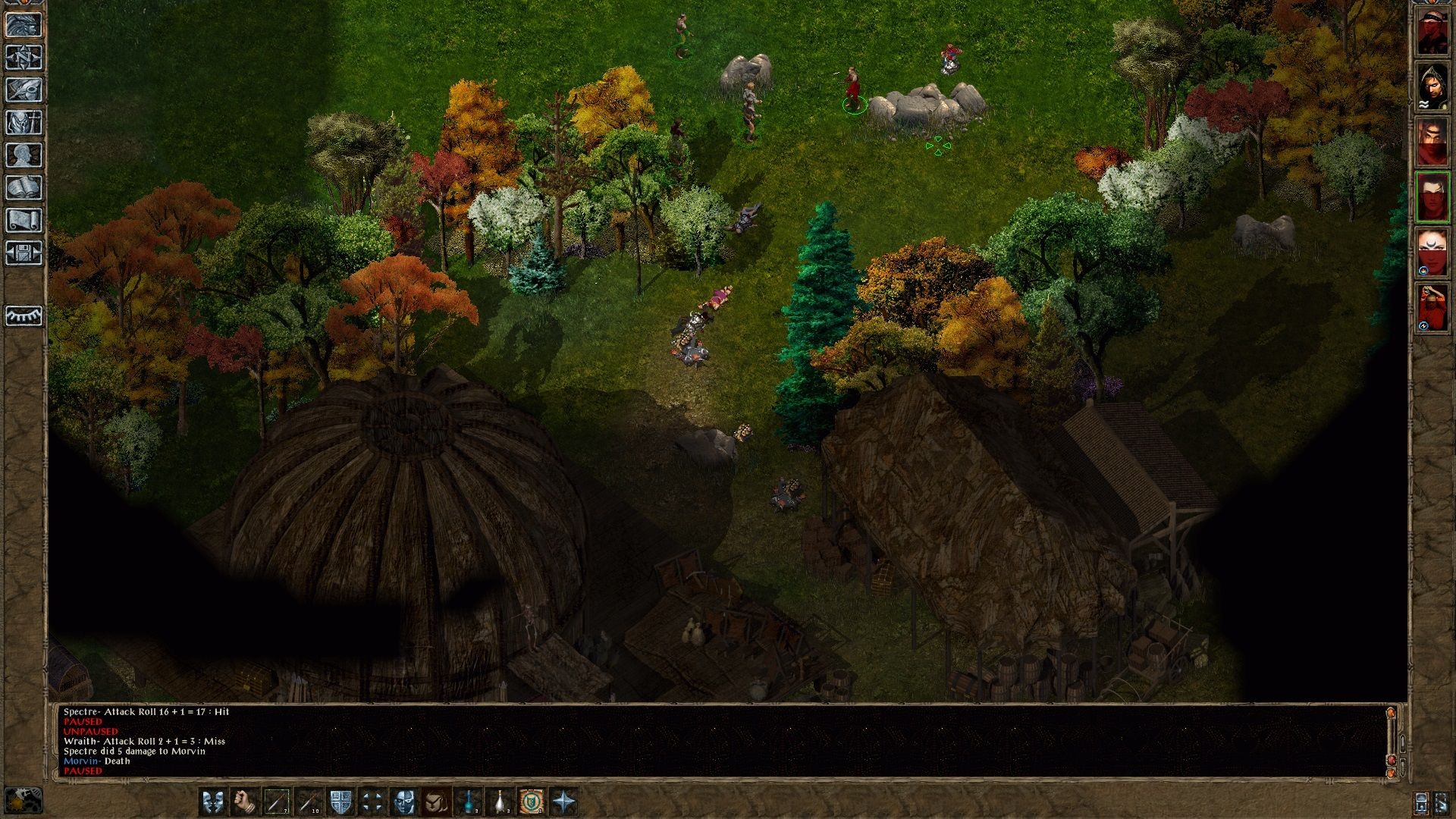
Task: Activate the shield guard action
Action: point(340,802)
